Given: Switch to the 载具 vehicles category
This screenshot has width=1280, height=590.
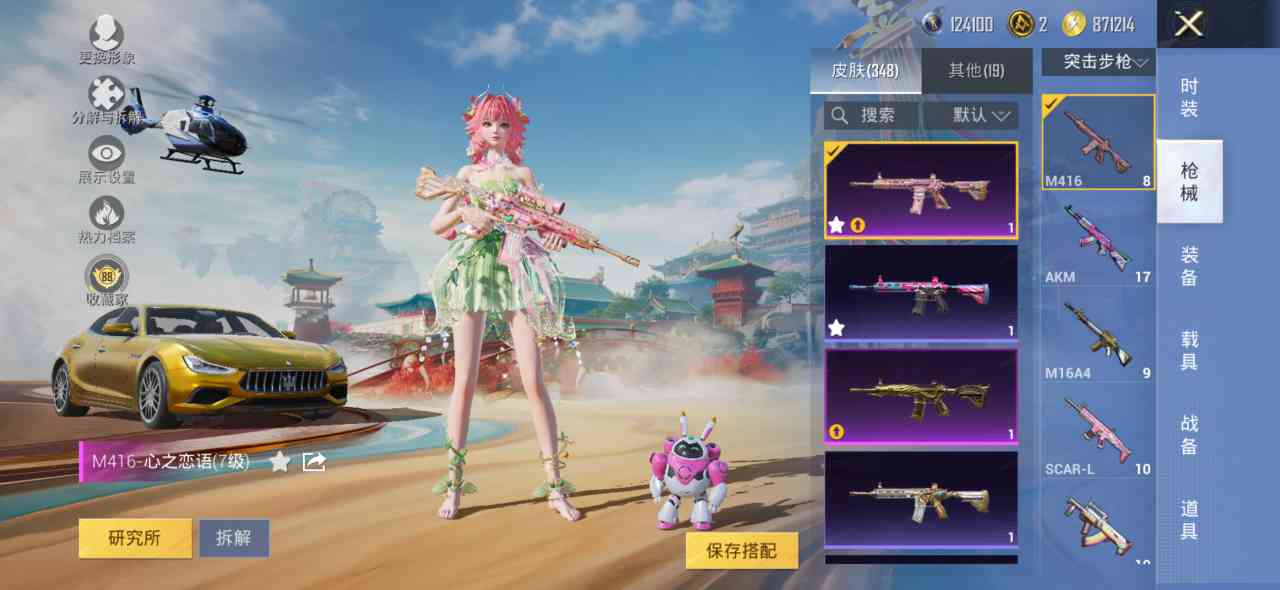Looking at the screenshot, I should pos(1189,350).
